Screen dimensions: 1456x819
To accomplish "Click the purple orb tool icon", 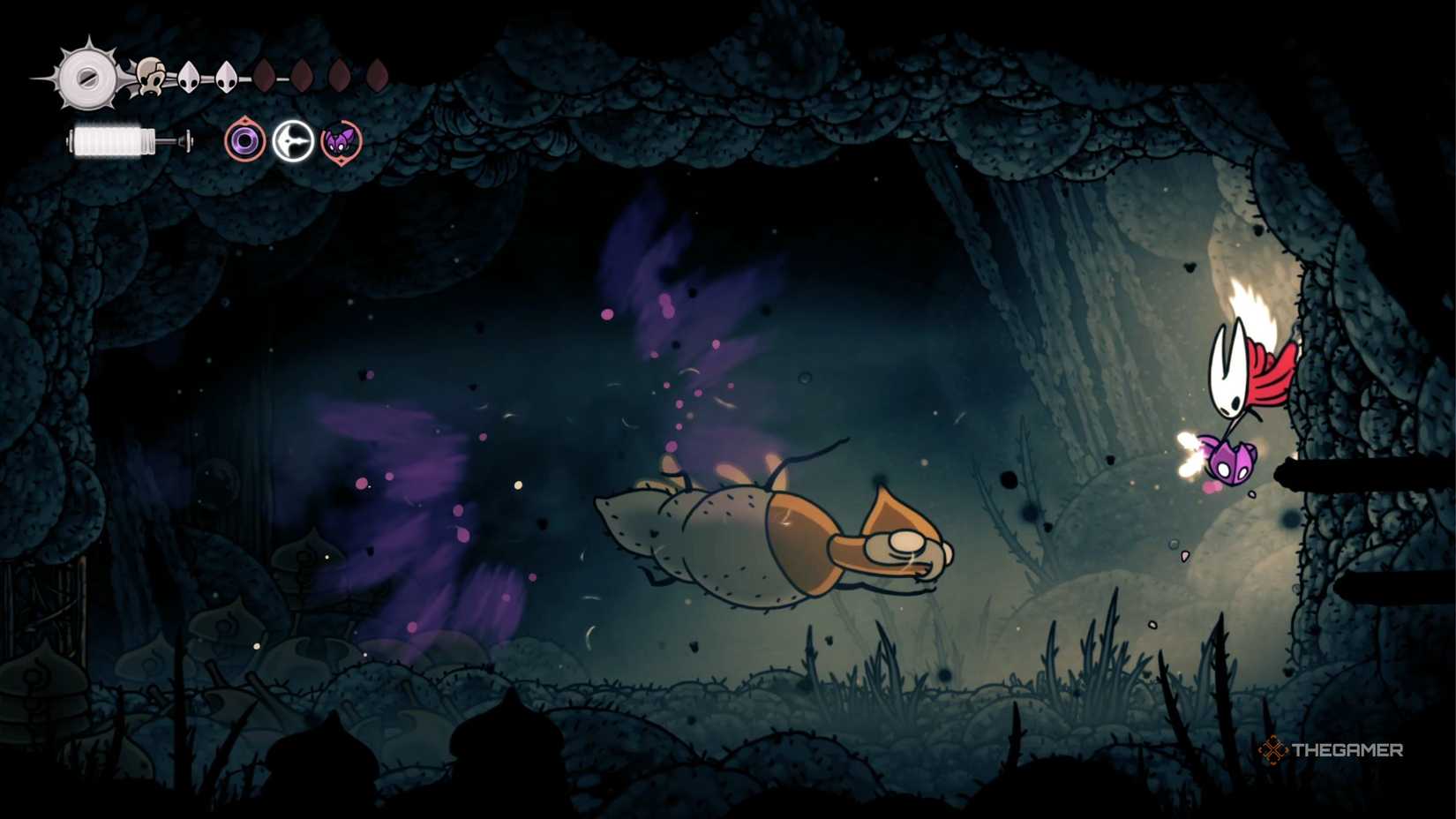I will pyautogui.click(x=245, y=141).
